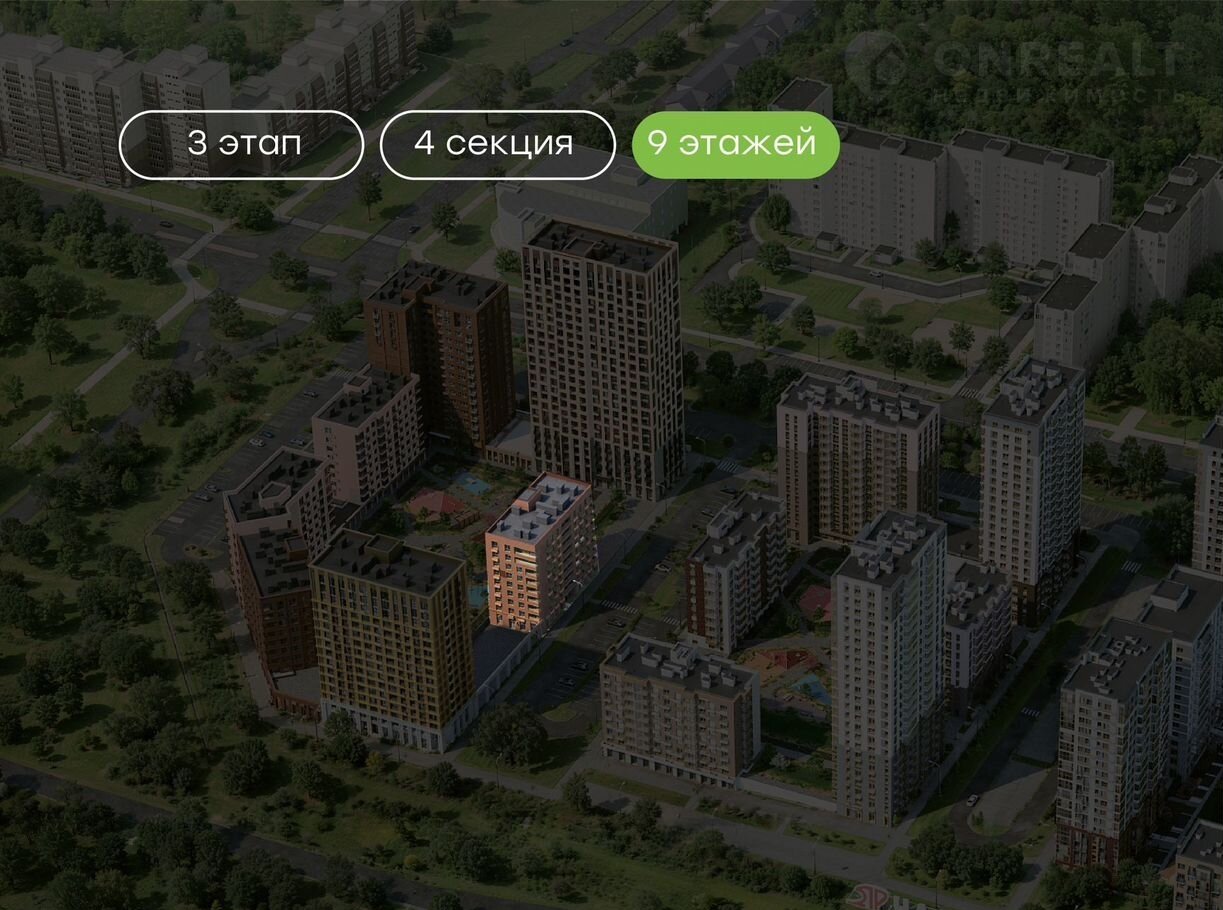Image resolution: width=1223 pixels, height=910 pixels.
Task: Click the green "9 этажей" button
Action: 735,144
